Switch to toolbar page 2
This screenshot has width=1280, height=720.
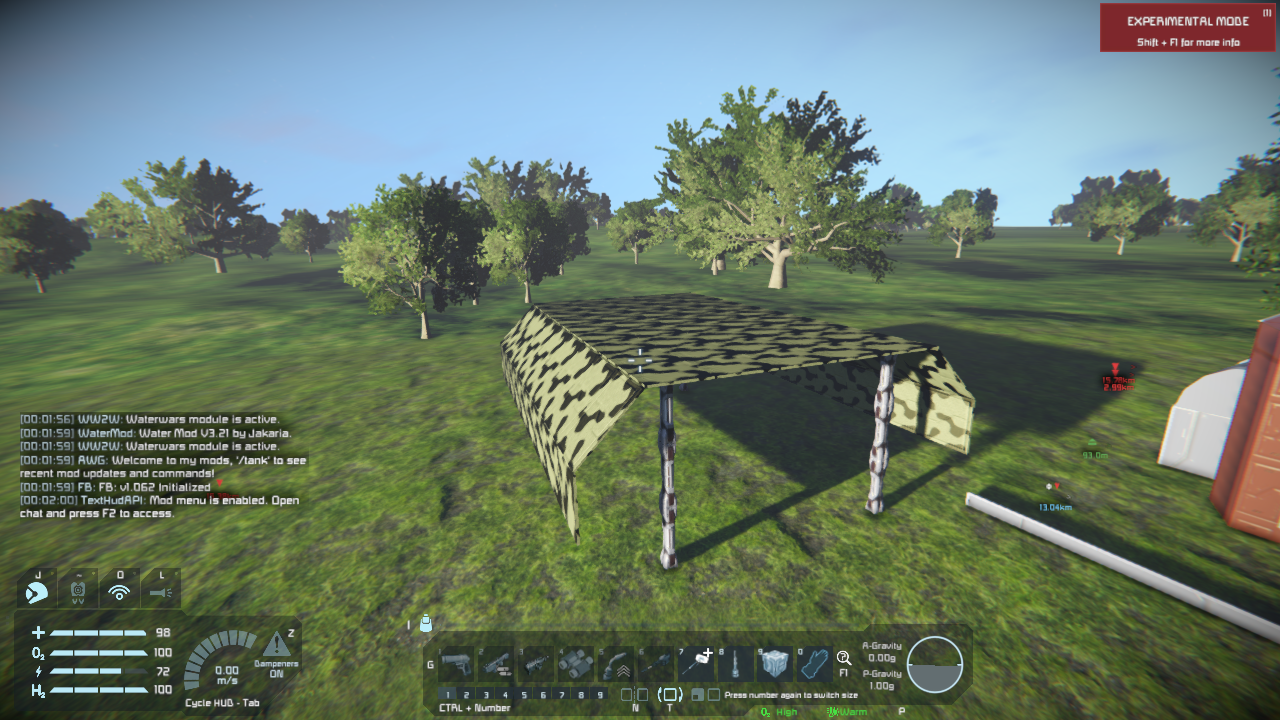click(x=467, y=694)
